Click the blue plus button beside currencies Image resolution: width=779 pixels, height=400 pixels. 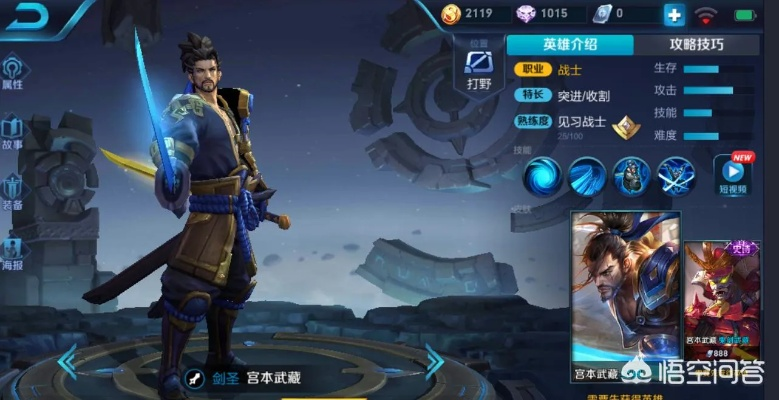tap(673, 14)
